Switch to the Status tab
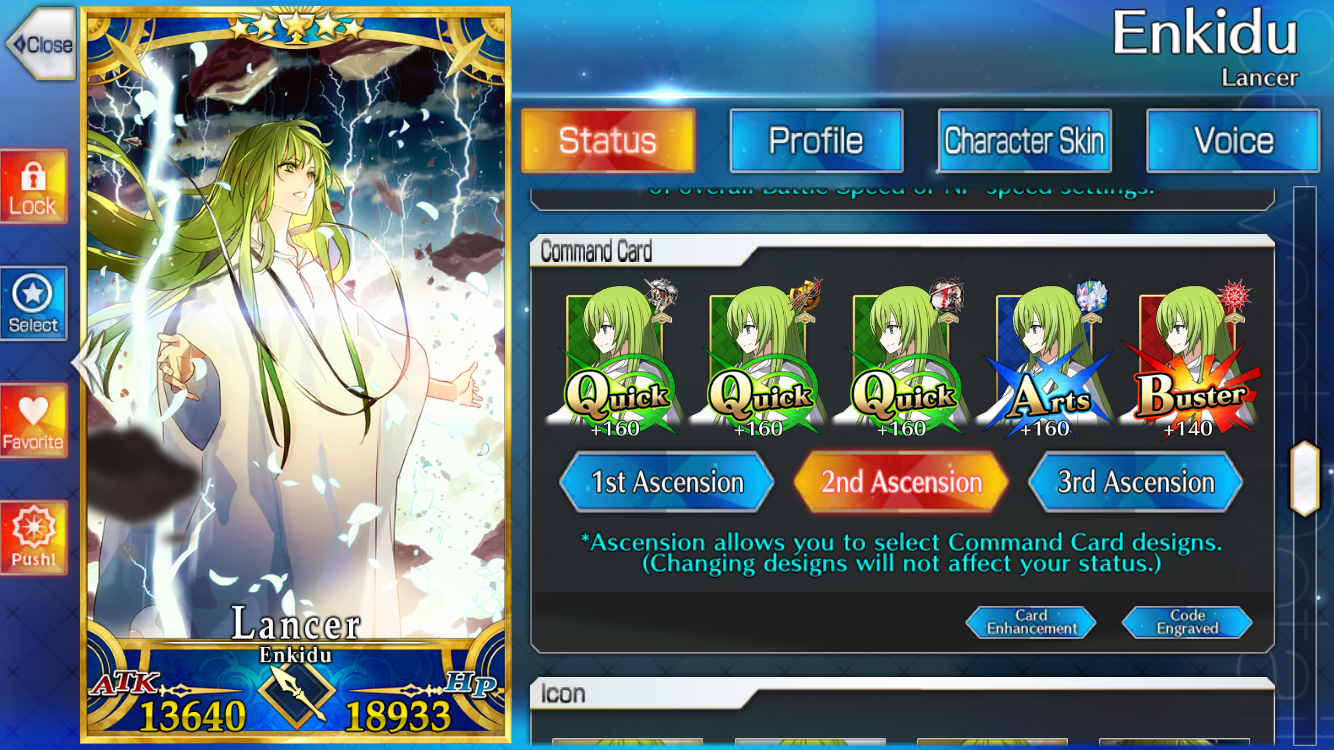 pyautogui.click(x=608, y=141)
